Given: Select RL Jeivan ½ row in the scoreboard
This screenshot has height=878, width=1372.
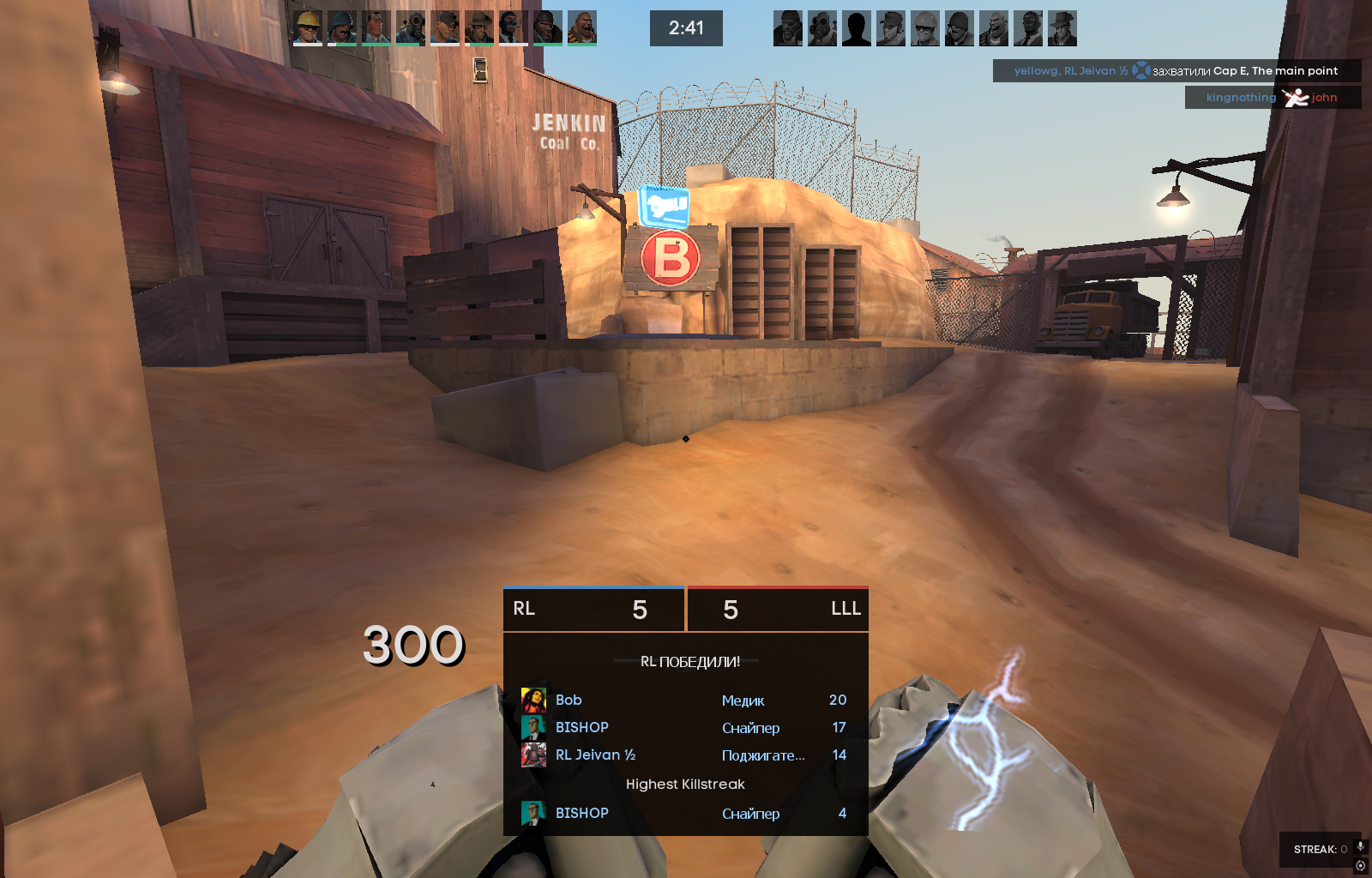Looking at the screenshot, I should tap(685, 755).
